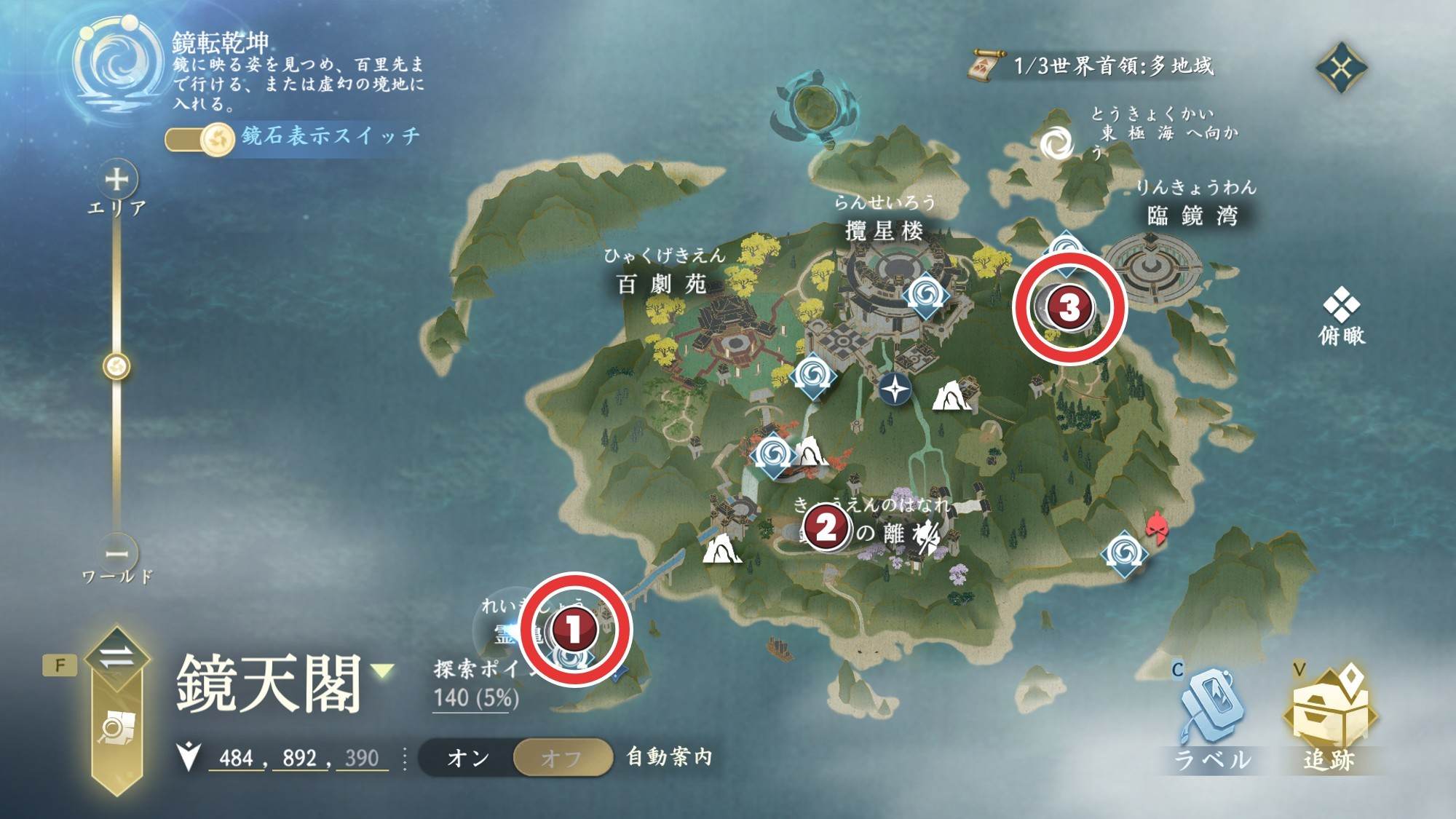Zoom in with the plus button

point(116,179)
